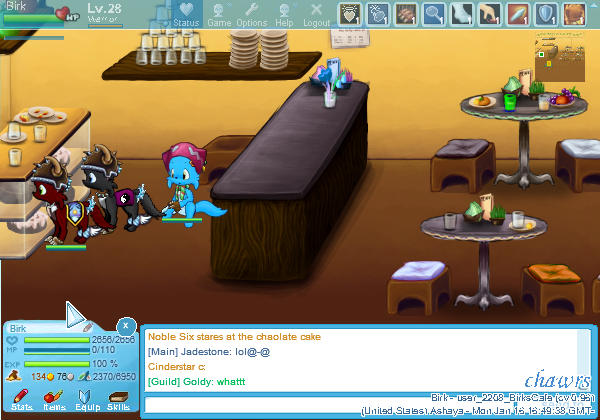600x420 pixels.
Task: Close the Birk status panel
Action: [125, 326]
